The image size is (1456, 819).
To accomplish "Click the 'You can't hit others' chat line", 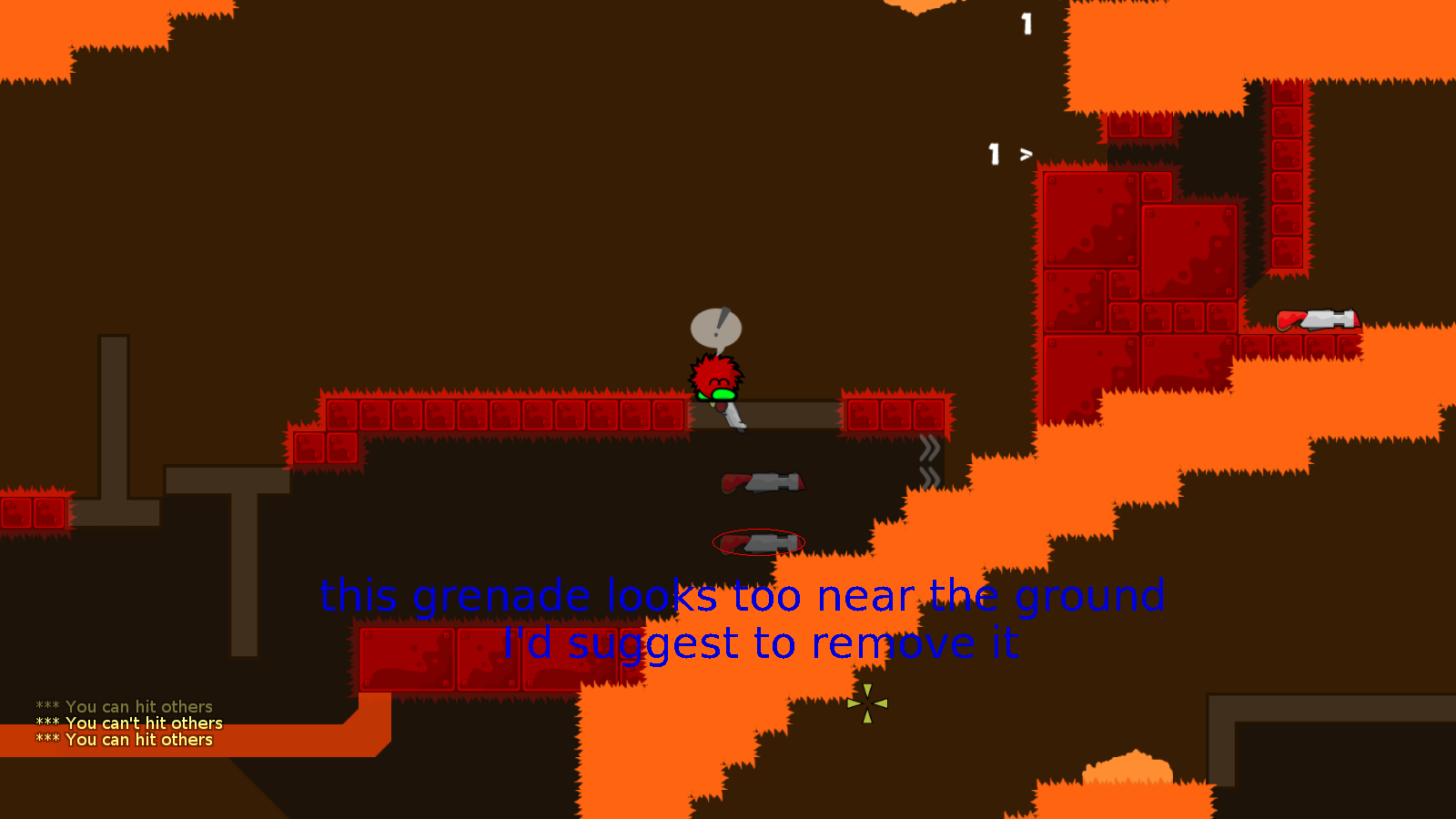I will (x=128, y=723).
